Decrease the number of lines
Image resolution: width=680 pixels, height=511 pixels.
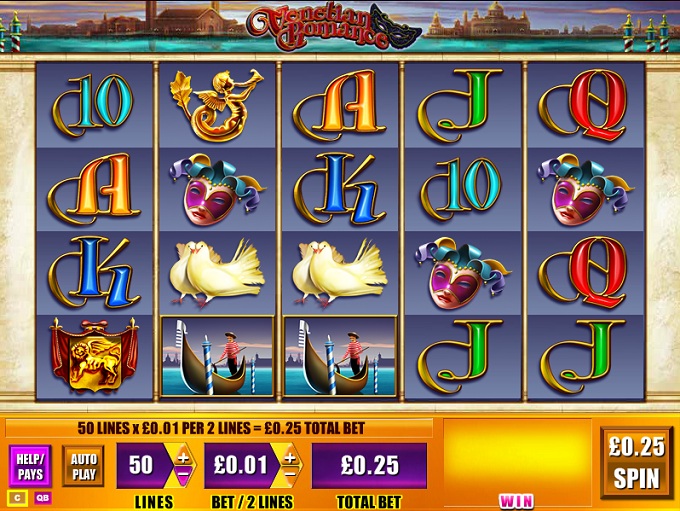tap(183, 474)
